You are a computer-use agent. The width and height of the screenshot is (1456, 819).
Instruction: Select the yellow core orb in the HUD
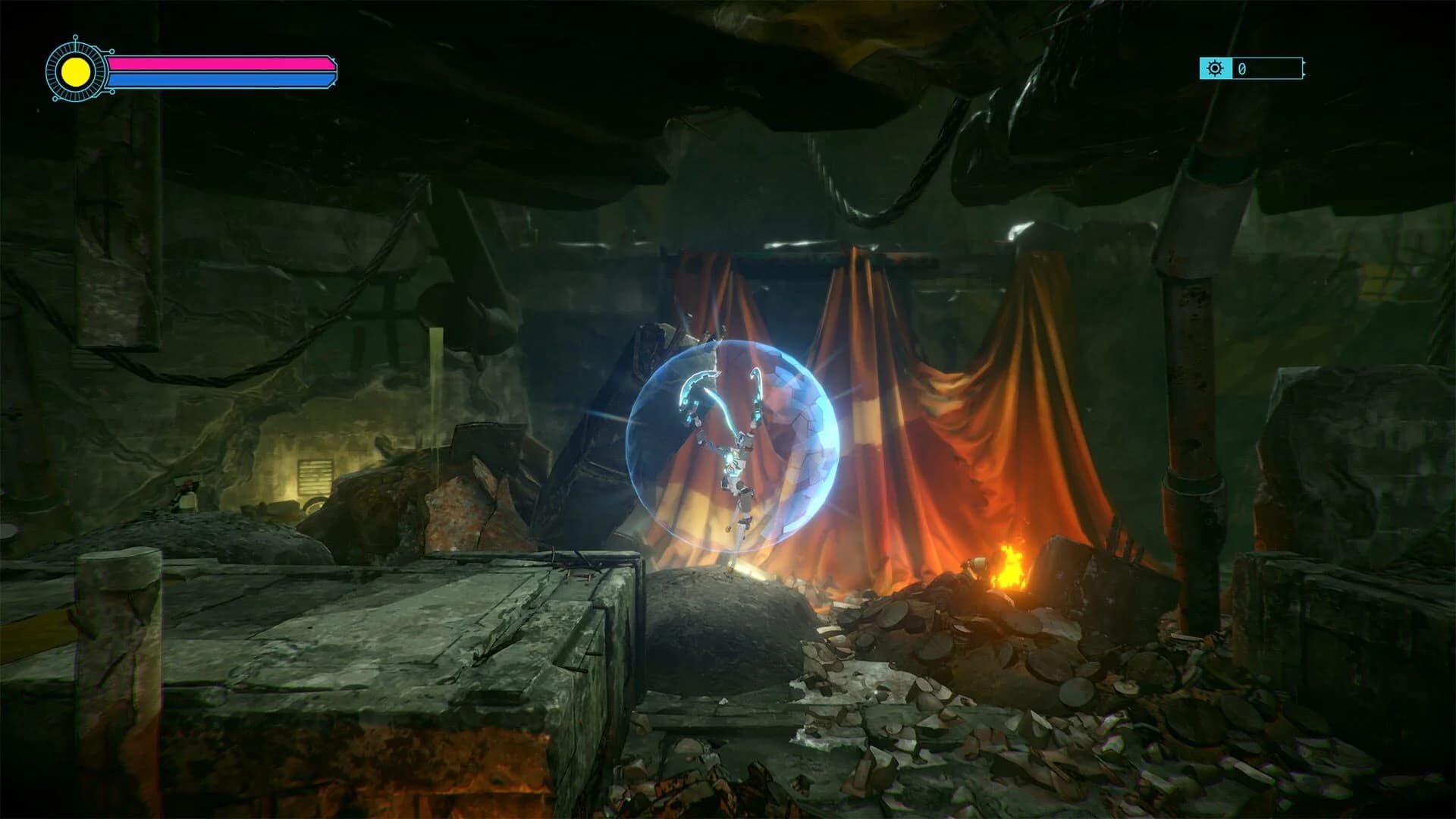tap(76, 72)
